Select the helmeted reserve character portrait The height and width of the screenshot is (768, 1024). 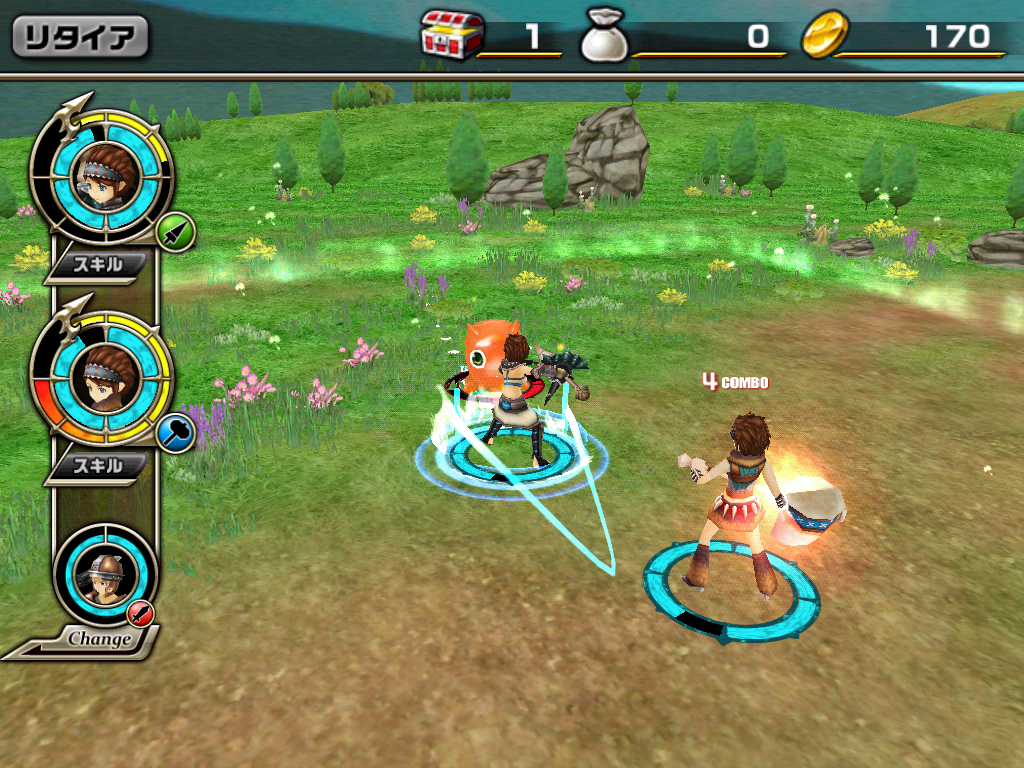point(104,573)
